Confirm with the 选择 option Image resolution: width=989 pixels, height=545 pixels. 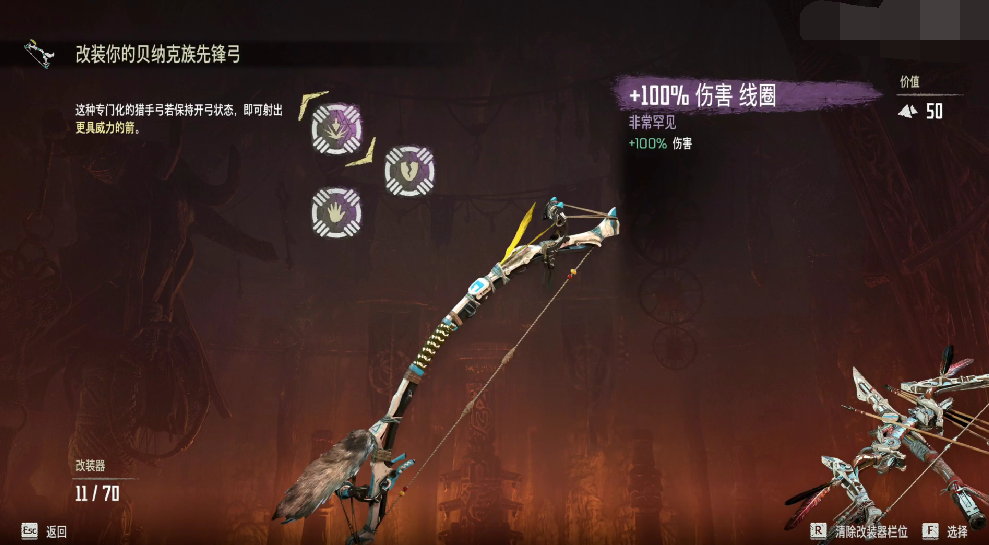click(x=957, y=531)
